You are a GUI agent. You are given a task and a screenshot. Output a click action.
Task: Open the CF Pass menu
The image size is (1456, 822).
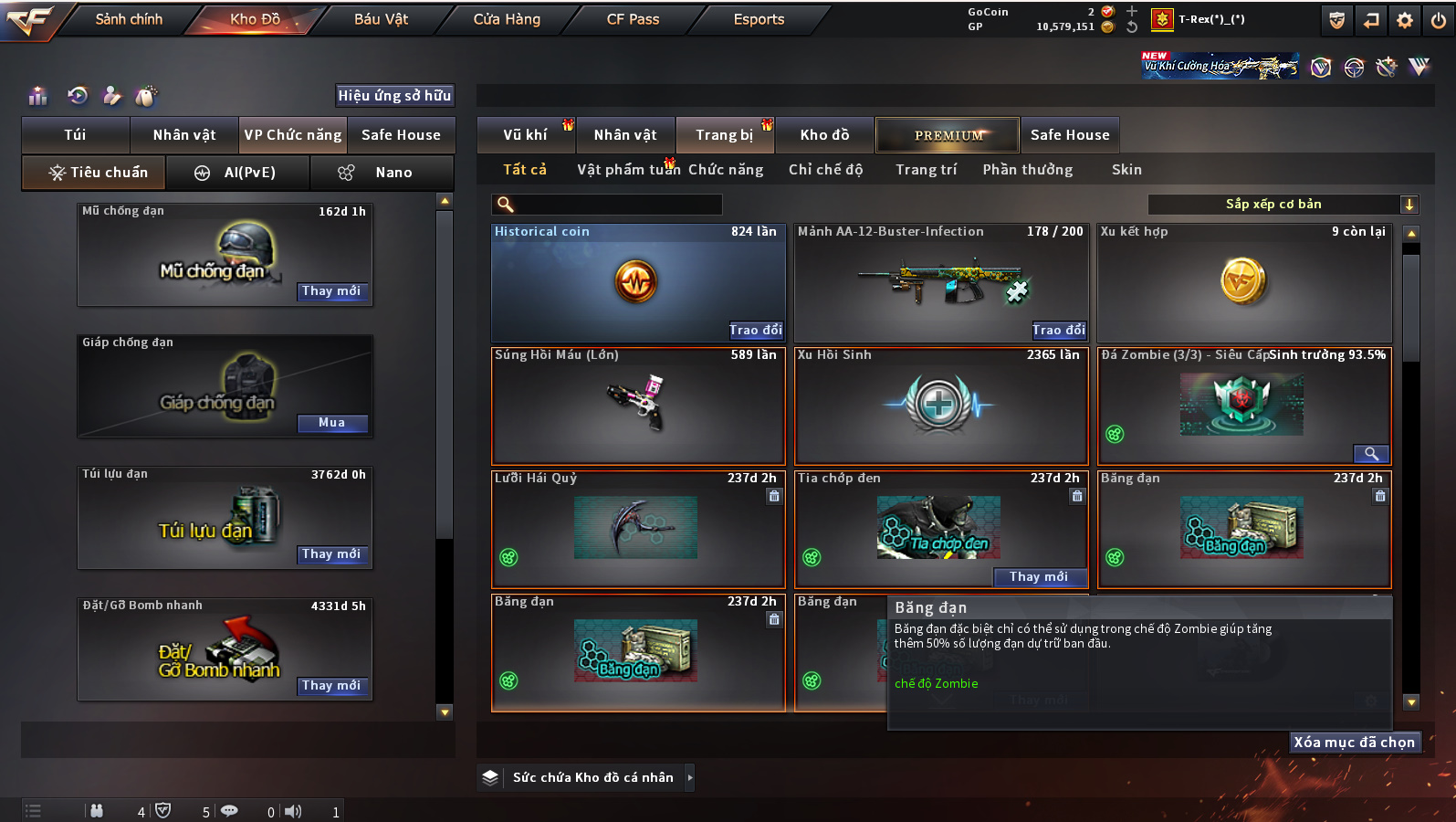click(633, 19)
